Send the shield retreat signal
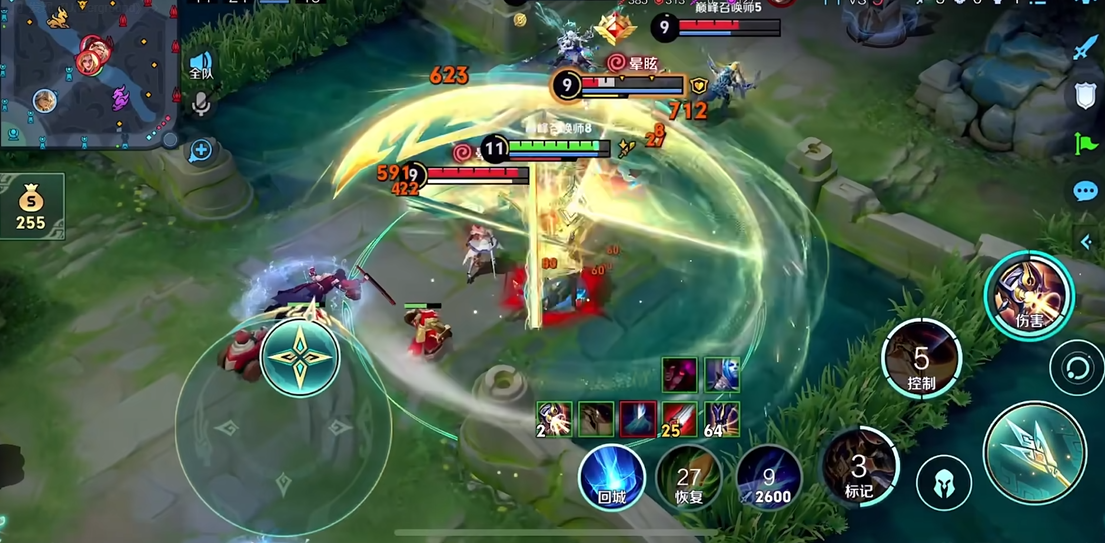Viewport: 1105px width, 543px height. click(1085, 96)
